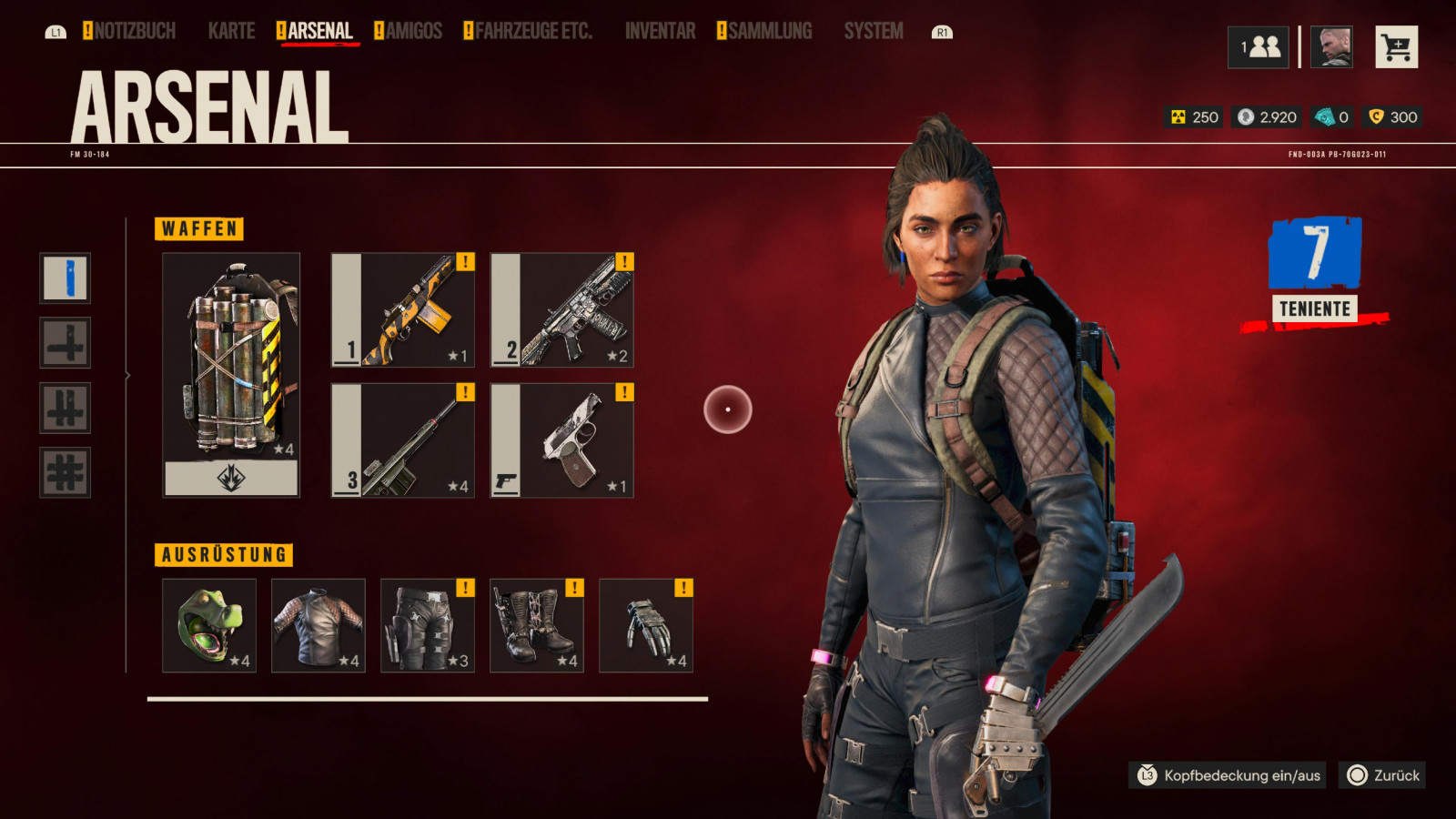Pick the green launcher in weapon slot 3

point(403,440)
